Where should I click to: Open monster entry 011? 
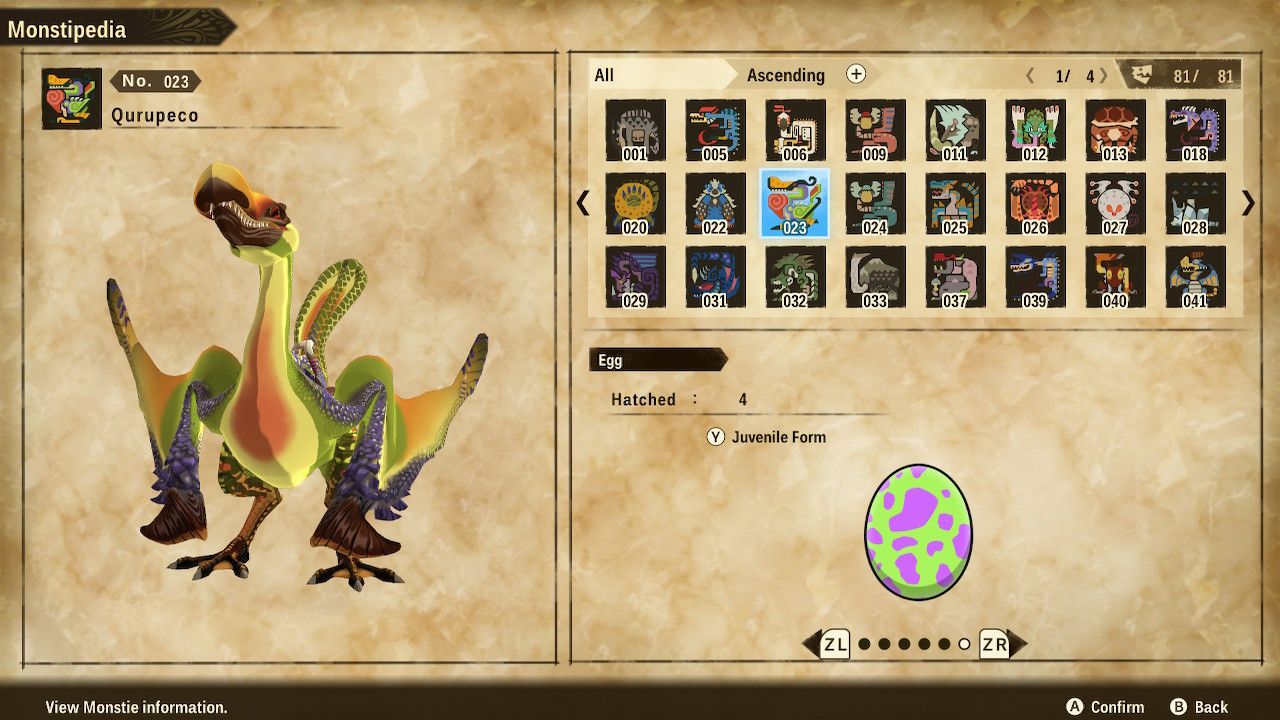point(955,130)
